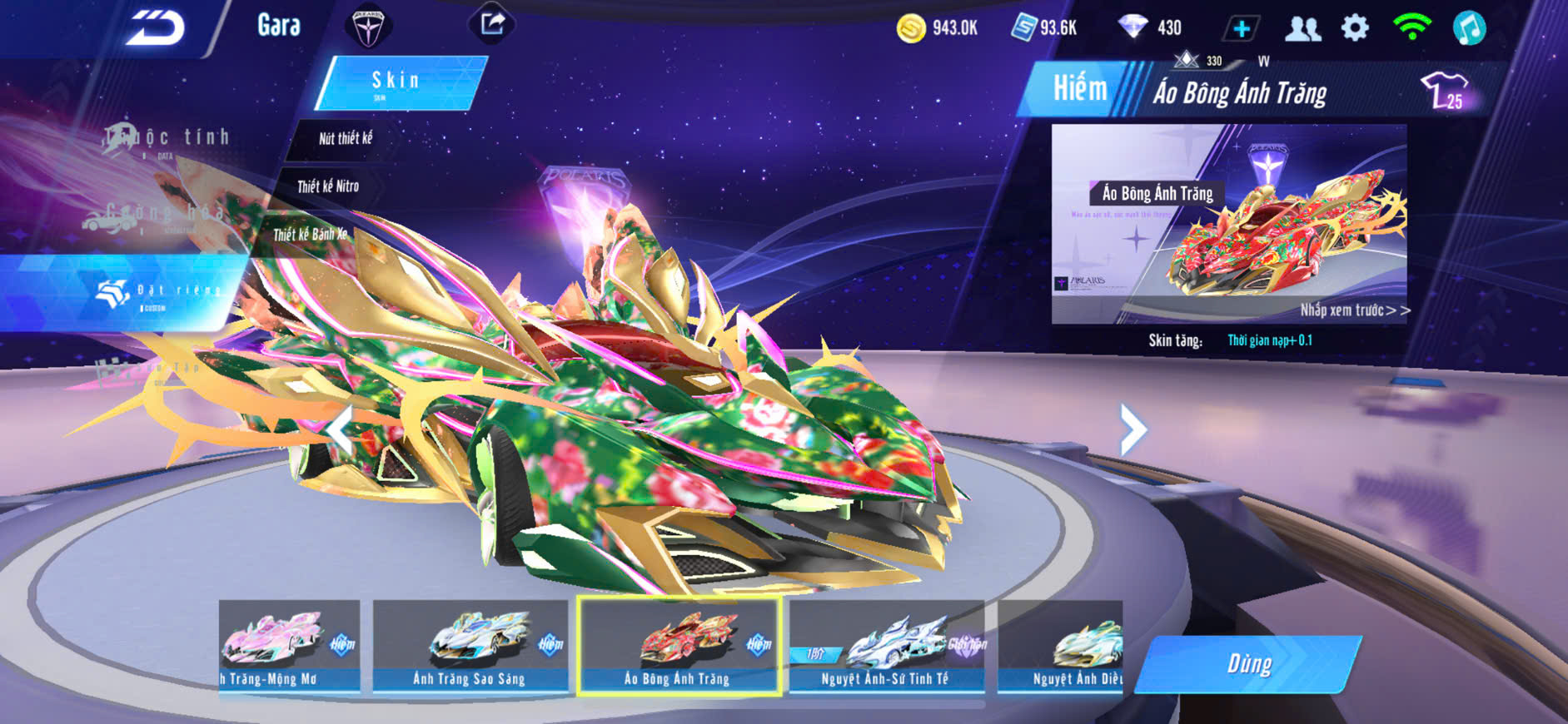
Task: Open the friends list icon
Action: click(x=1302, y=29)
